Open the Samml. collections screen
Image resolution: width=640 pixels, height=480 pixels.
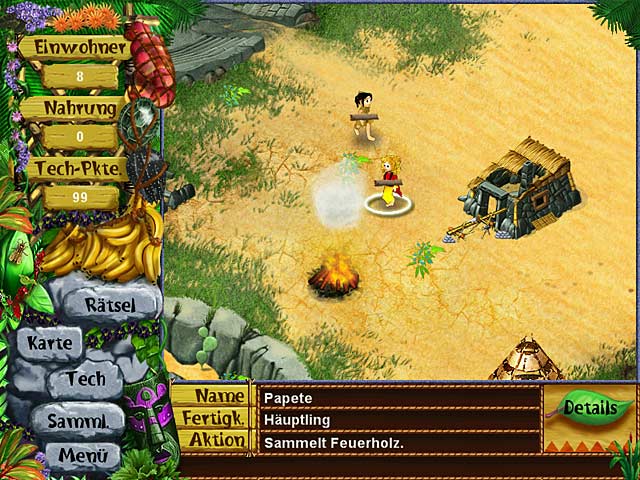pyautogui.click(x=77, y=420)
